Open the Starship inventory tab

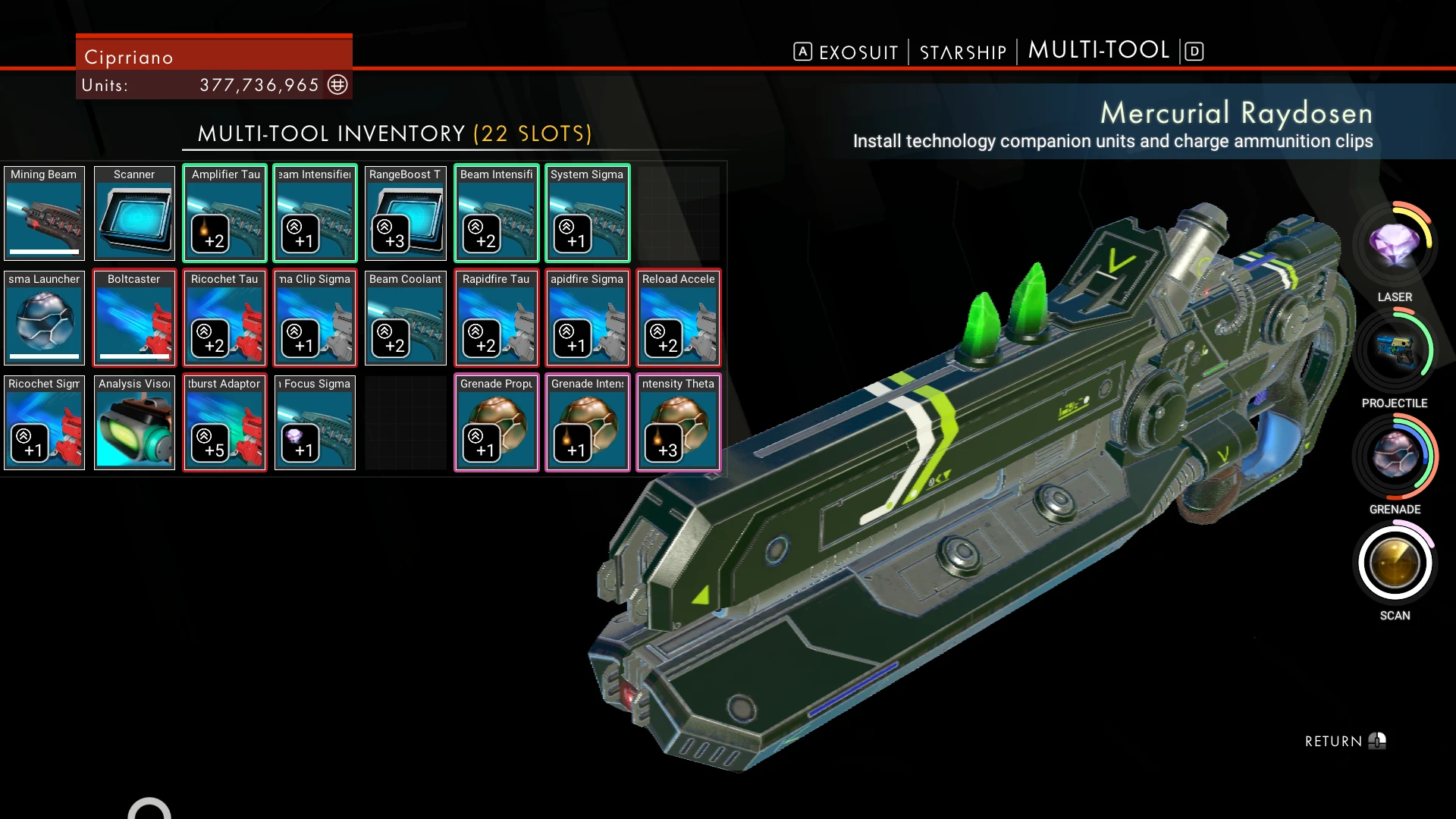pos(963,52)
